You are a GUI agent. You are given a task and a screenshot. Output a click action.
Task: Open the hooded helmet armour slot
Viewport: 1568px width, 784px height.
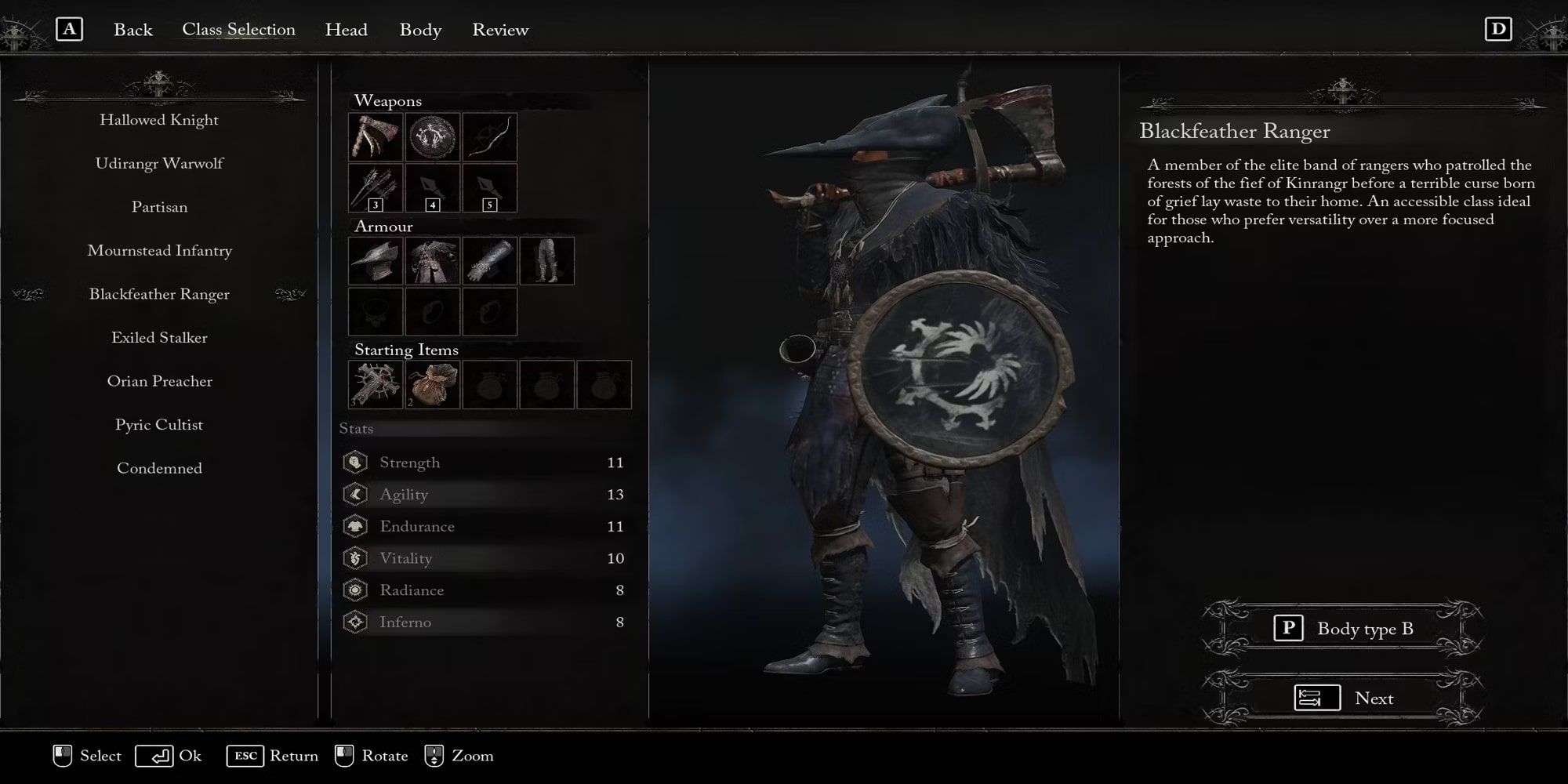[376, 260]
